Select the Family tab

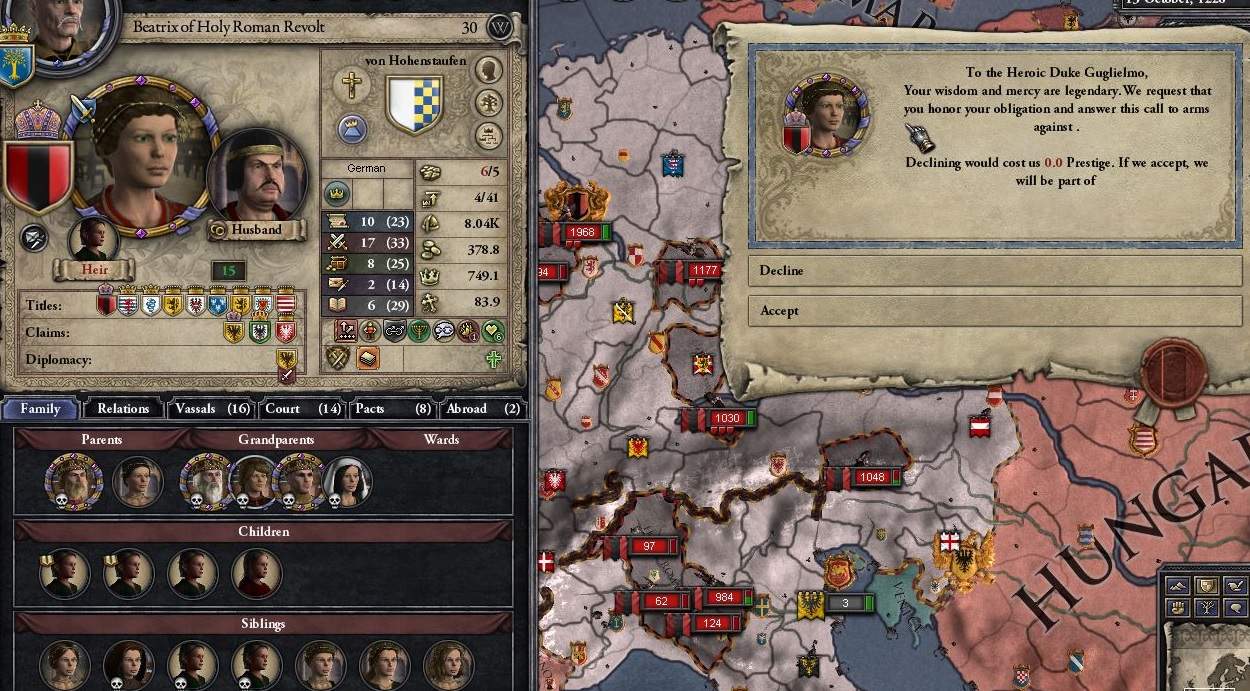pyautogui.click(x=41, y=408)
